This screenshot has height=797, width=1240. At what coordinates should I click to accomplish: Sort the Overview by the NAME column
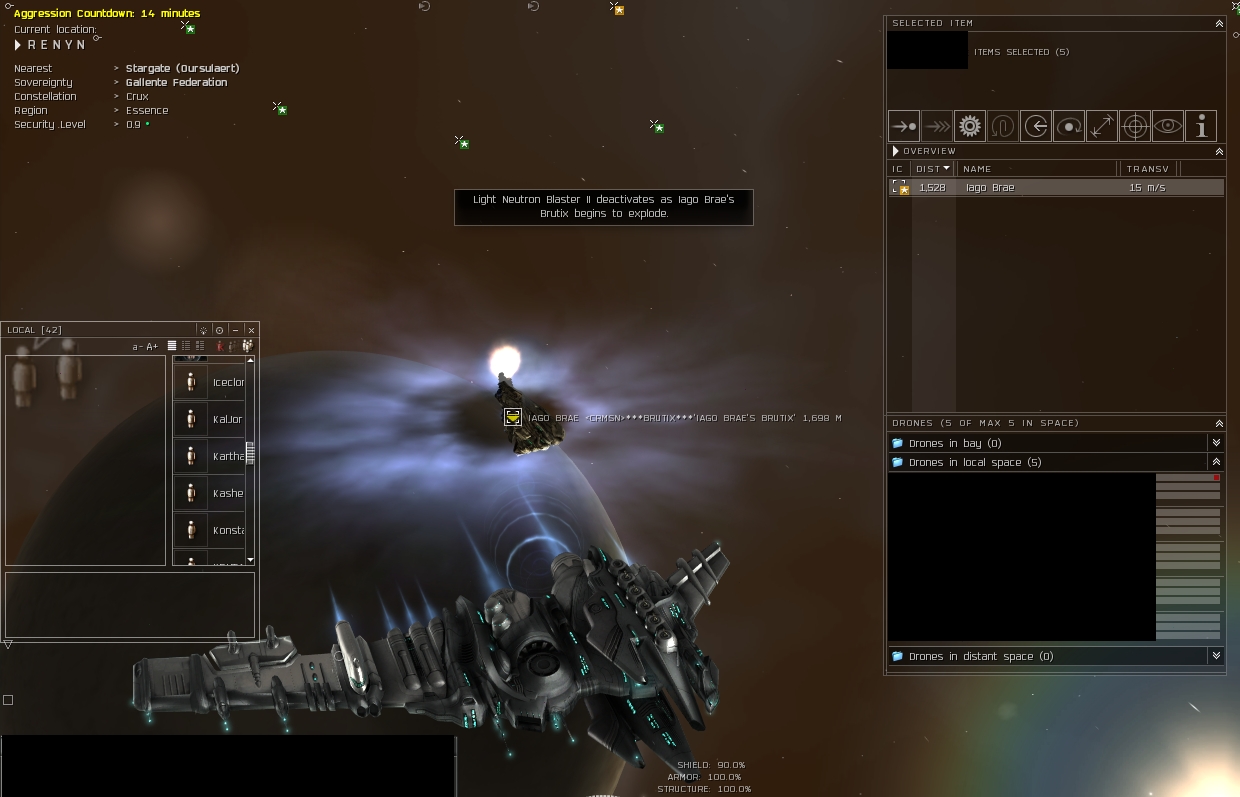coord(1035,169)
